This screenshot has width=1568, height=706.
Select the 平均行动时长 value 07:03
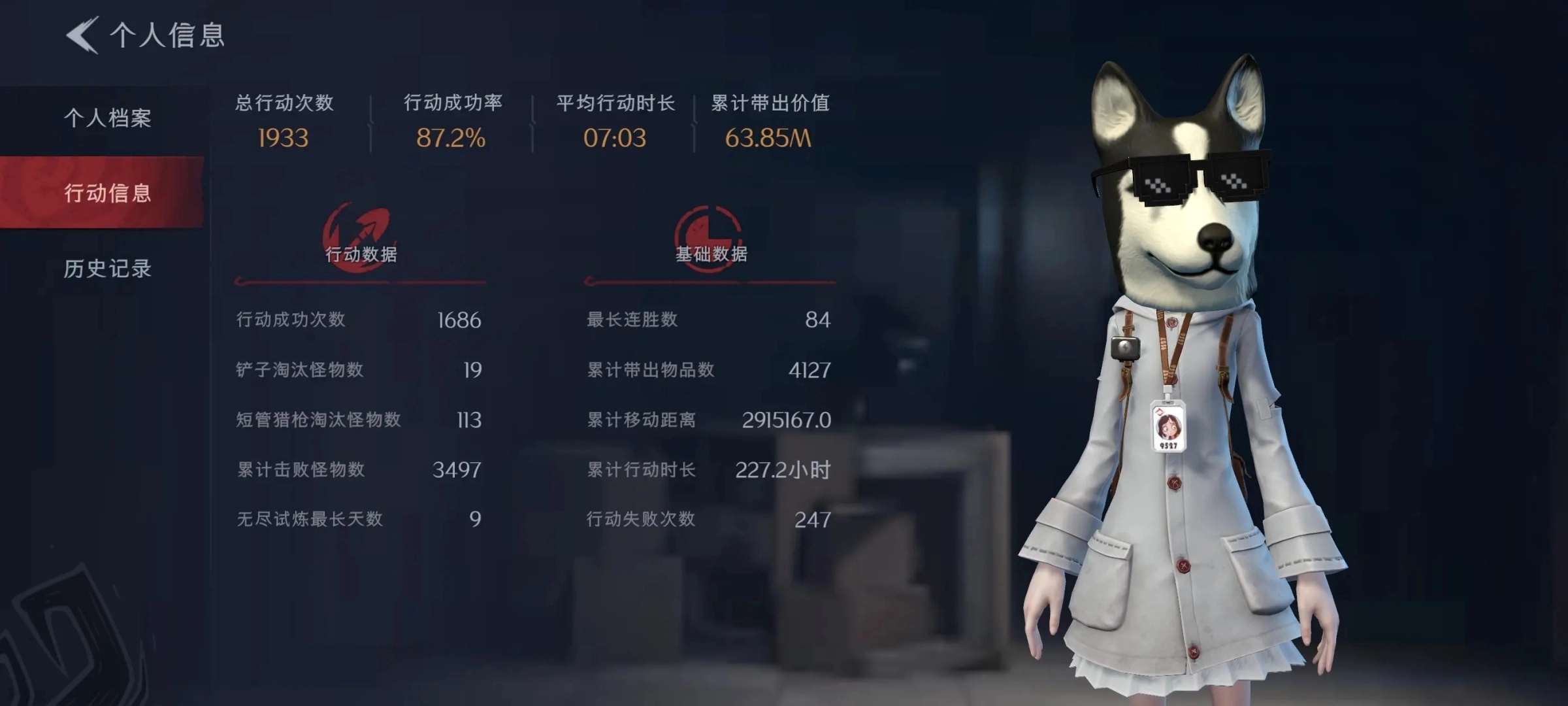click(x=615, y=138)
